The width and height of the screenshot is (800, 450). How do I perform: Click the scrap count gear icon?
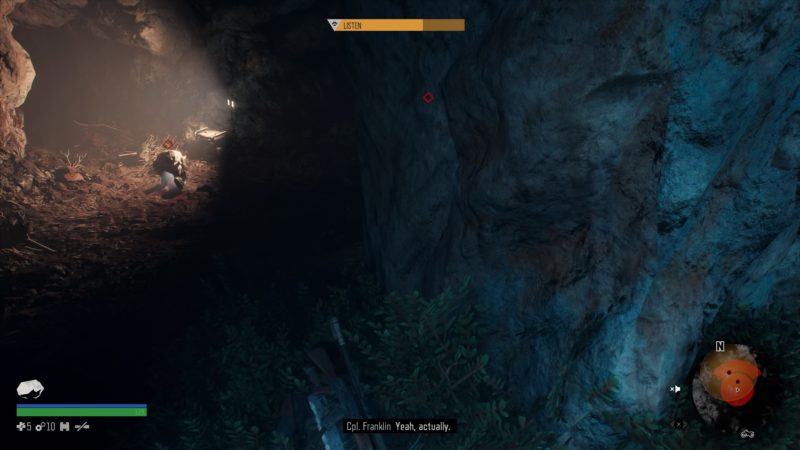point(41,427)
